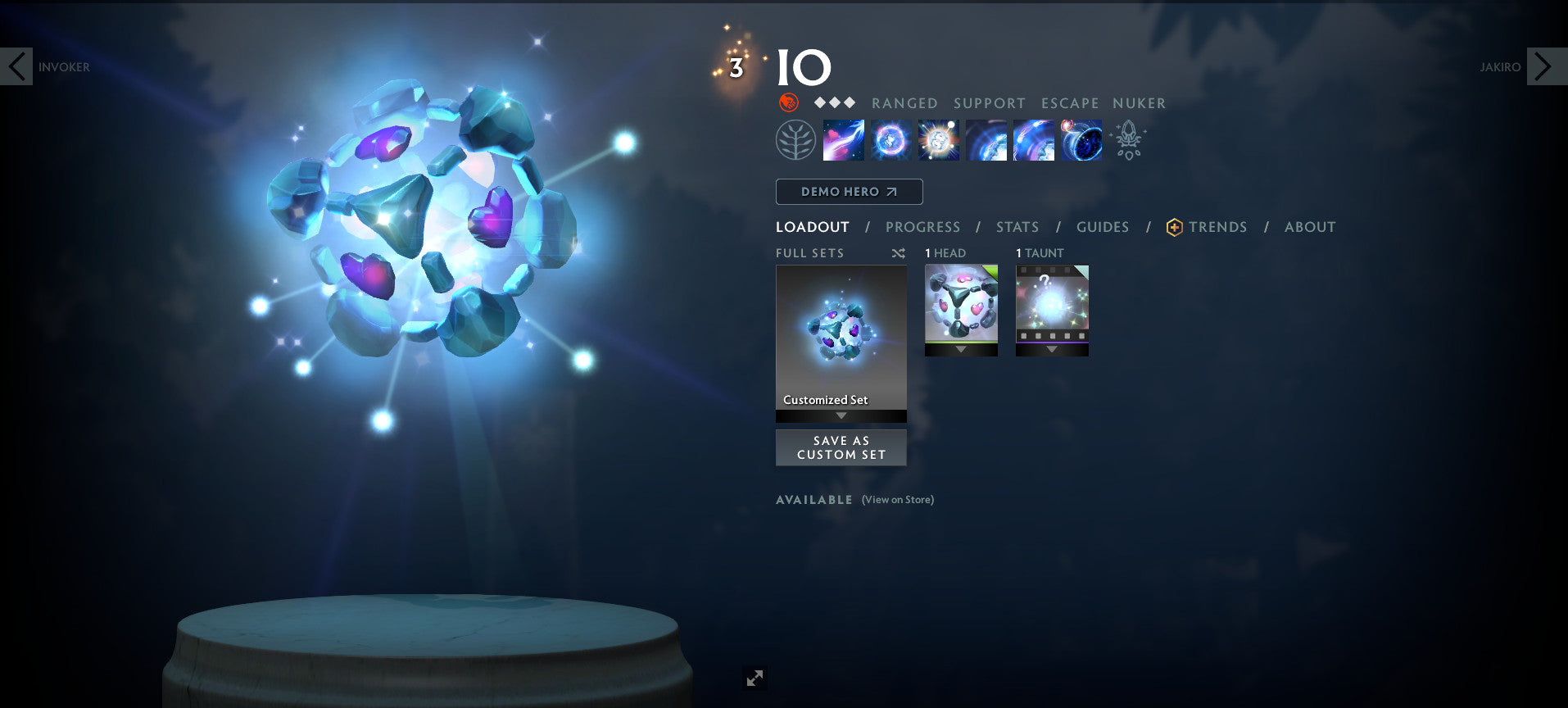Expand the taunt slot dropdown arrow
Image resolution: width=1568 pixels, height=708 pixels.
[x=1052, y=347]
